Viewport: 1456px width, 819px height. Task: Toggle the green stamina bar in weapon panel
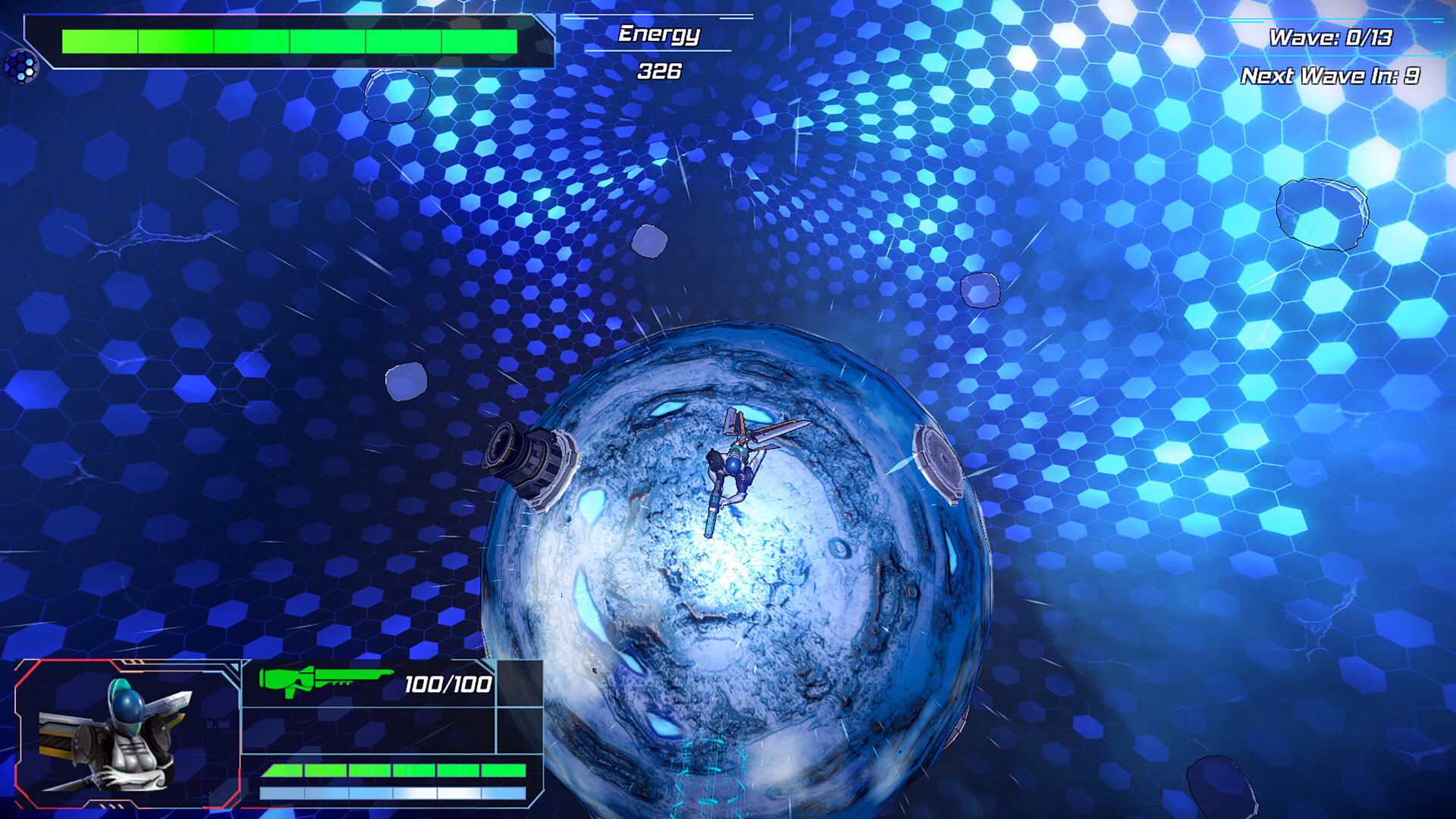point(394,770)
